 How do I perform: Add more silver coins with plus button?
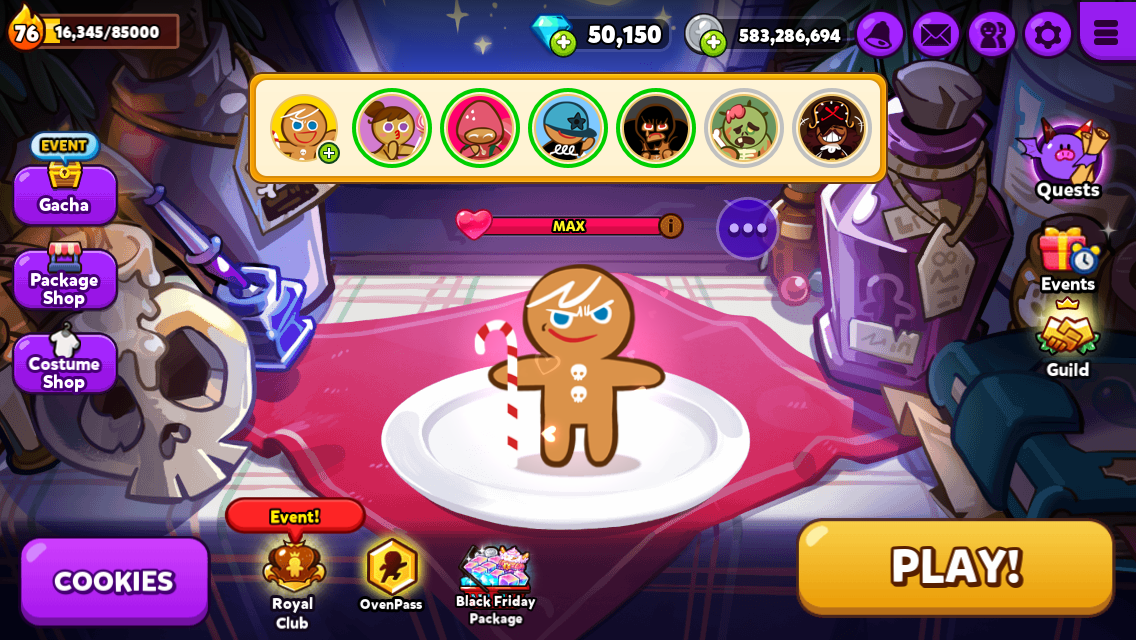(x=713, y=42)
